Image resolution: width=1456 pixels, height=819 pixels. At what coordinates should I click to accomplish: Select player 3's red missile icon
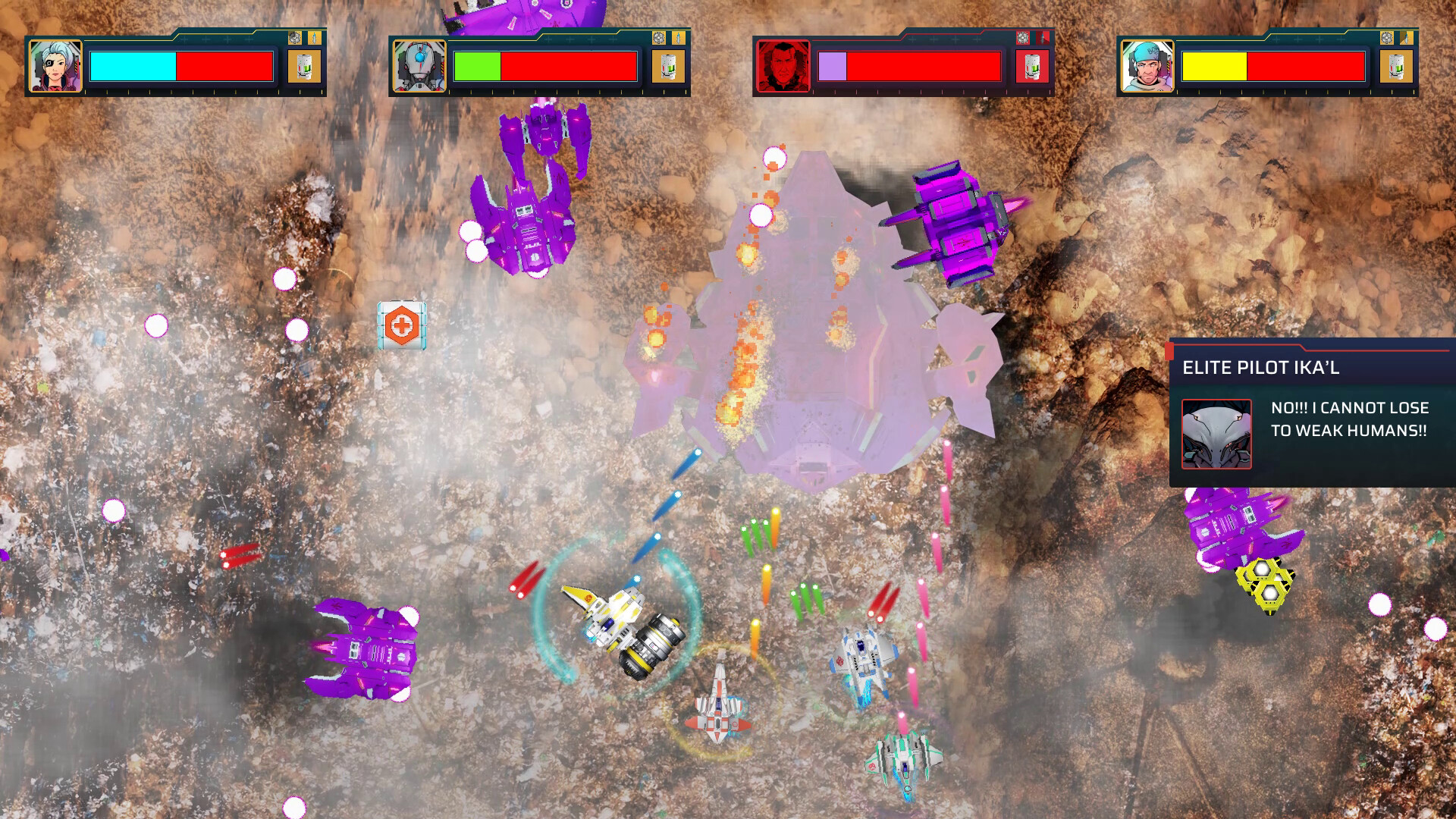click(1044, 36)
